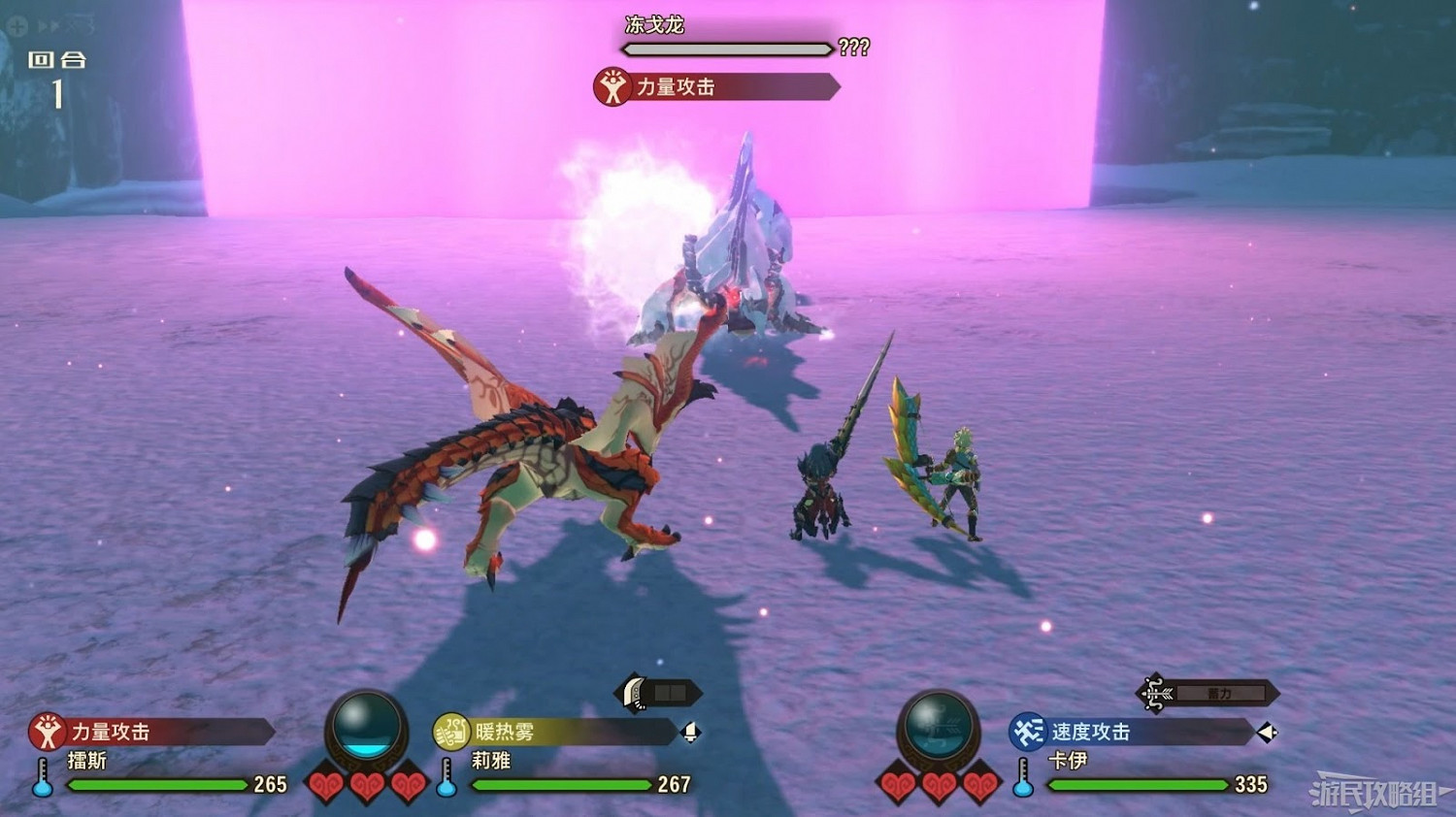Click the crossed-swords 蓄力 gauge icon above 卡伊

[x=1155, y=693]
